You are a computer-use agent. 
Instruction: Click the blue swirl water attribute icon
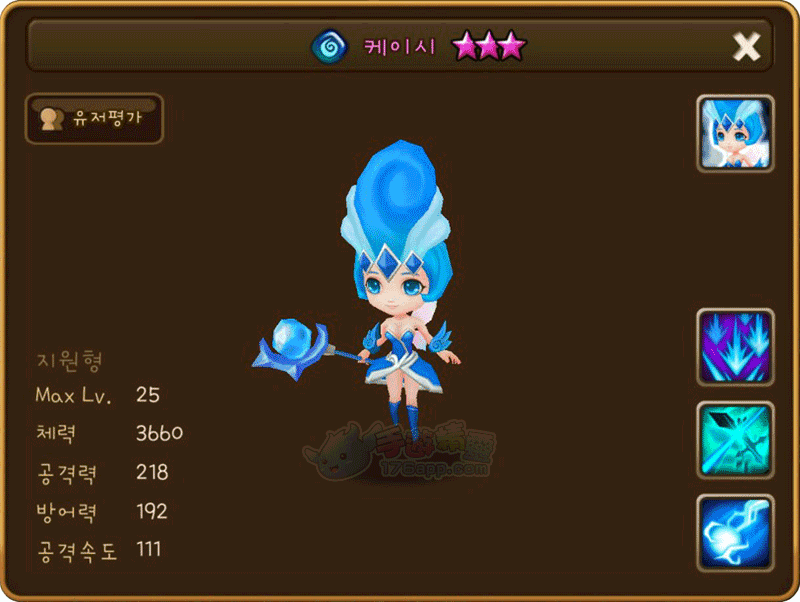[327, 46]
